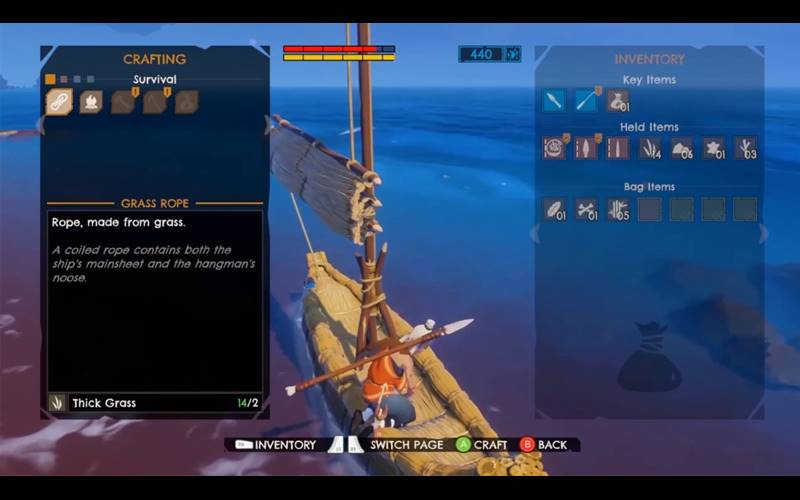Pick the sticks held item stack
800x500 pixels.
pyautogui.click(x=745, y=148)
